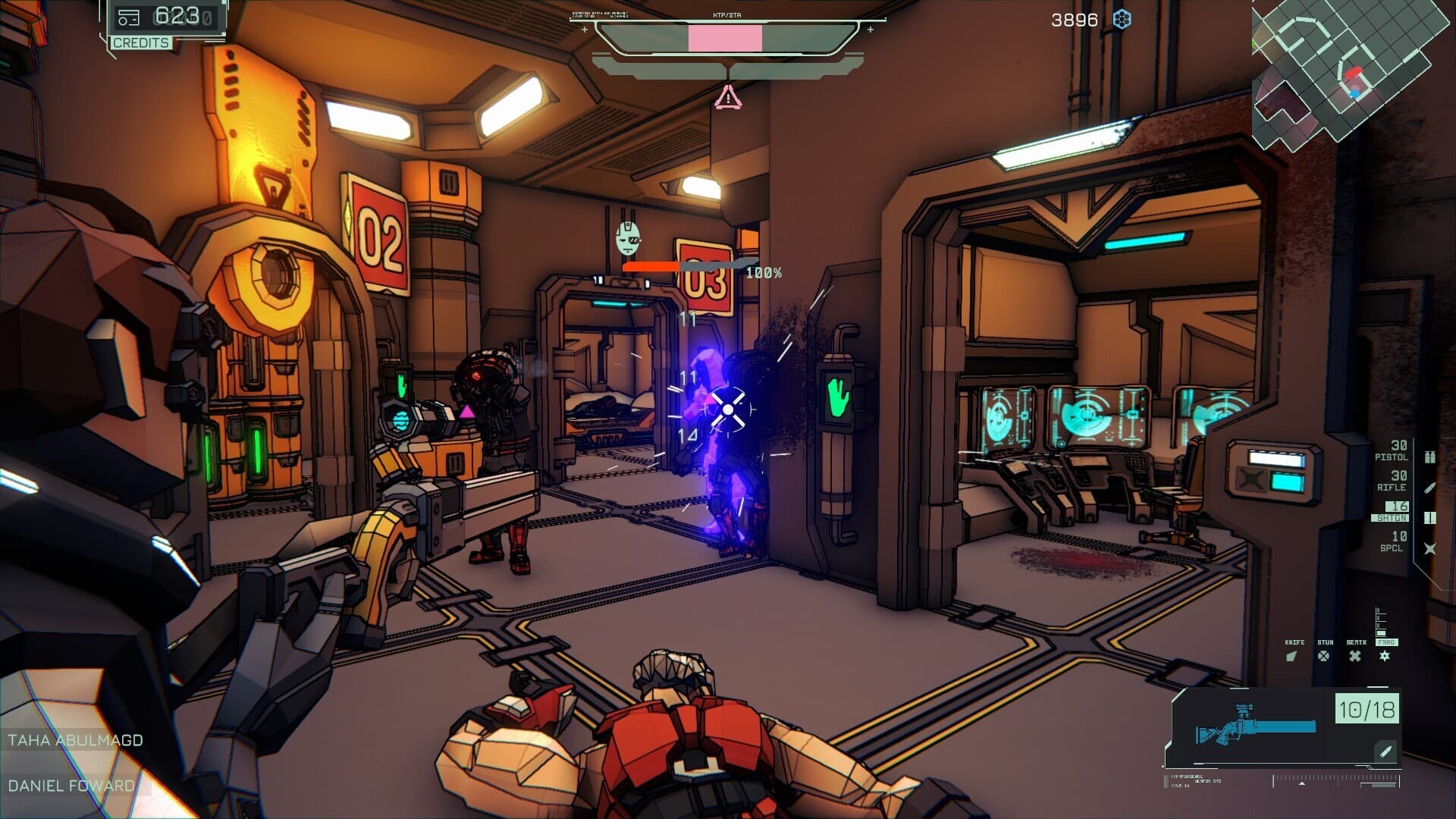The height and width of the screenshot is (819, 1456).
Task: Select the Pistol ammo type icon
Action: (1429, 457)
